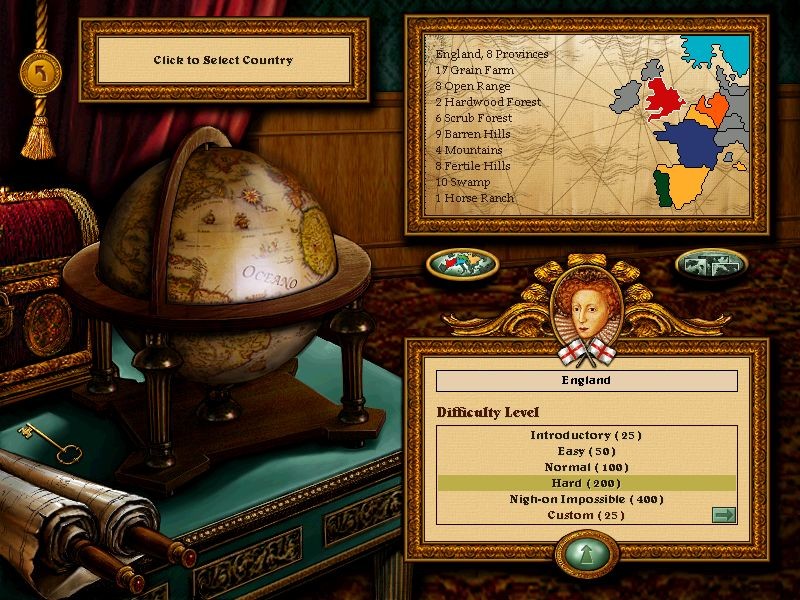Click the England country name field
Viewport: 800px width, 600px height.
click(x=587, y=381)
